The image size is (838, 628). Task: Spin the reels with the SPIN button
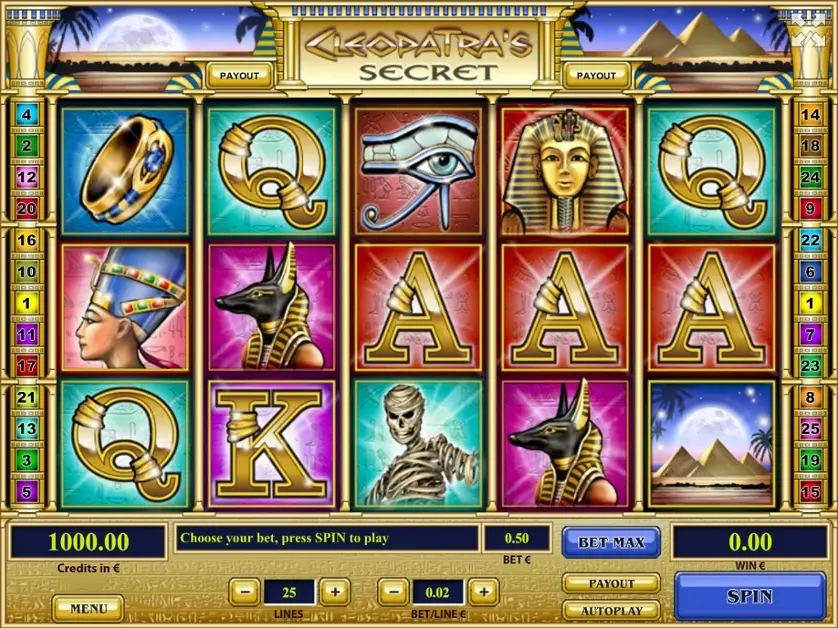(750, 596)
